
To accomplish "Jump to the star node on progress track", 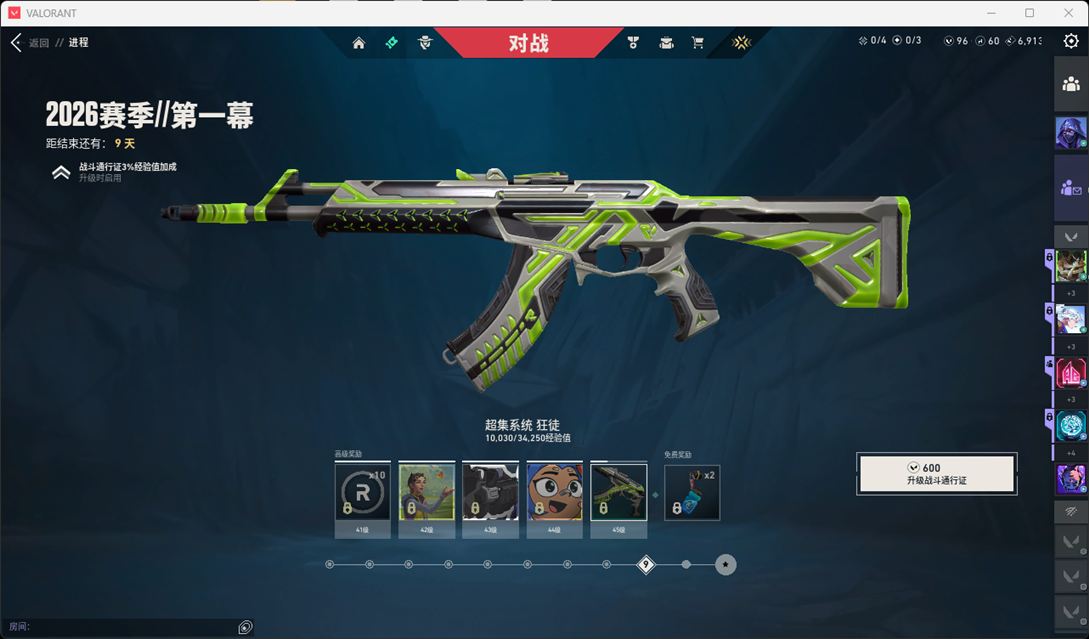I will point(726,565).
